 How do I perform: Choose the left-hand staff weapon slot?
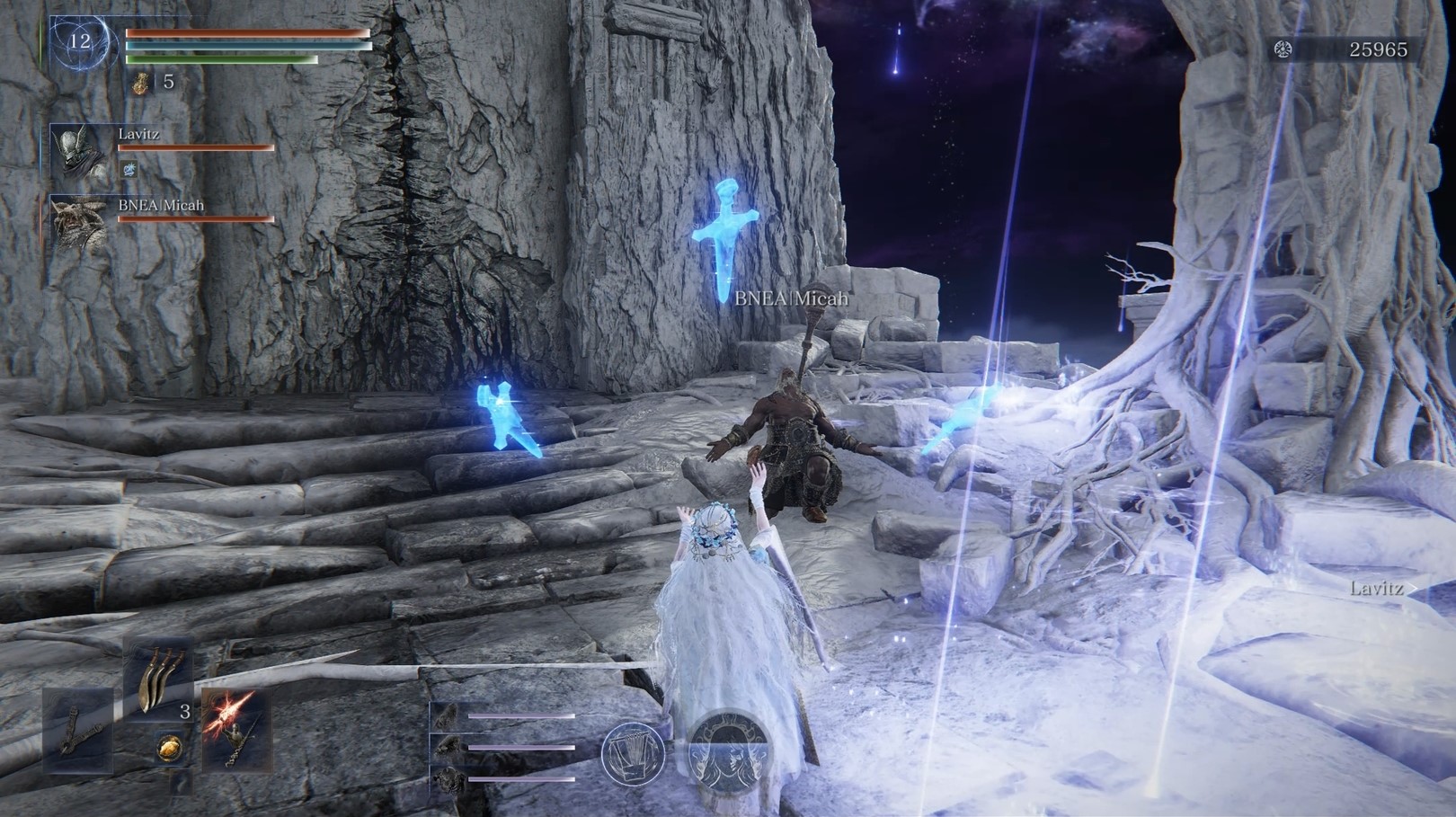click(x=79, y=730)
